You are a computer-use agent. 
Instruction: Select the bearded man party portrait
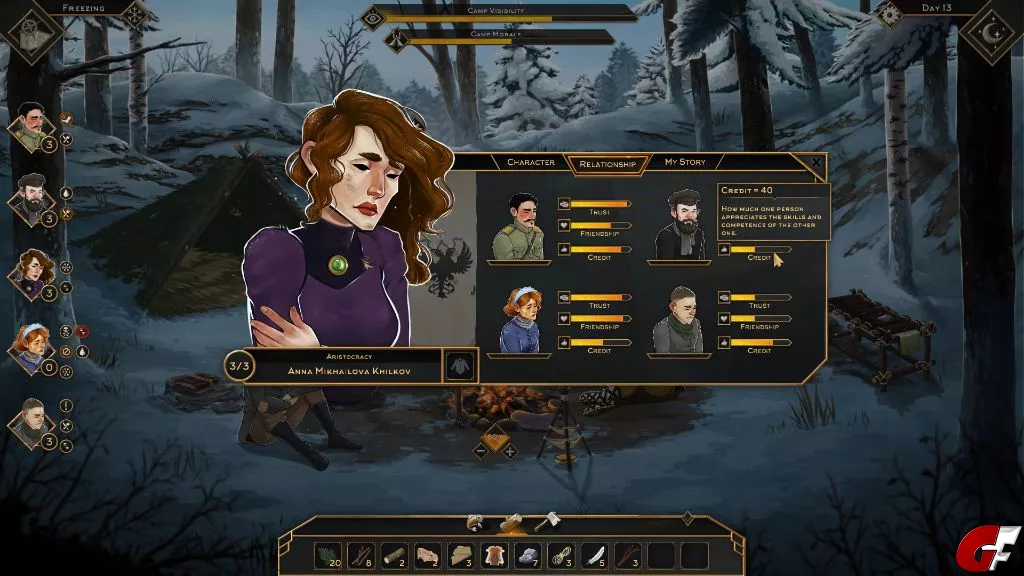click(x=31, y=198)
